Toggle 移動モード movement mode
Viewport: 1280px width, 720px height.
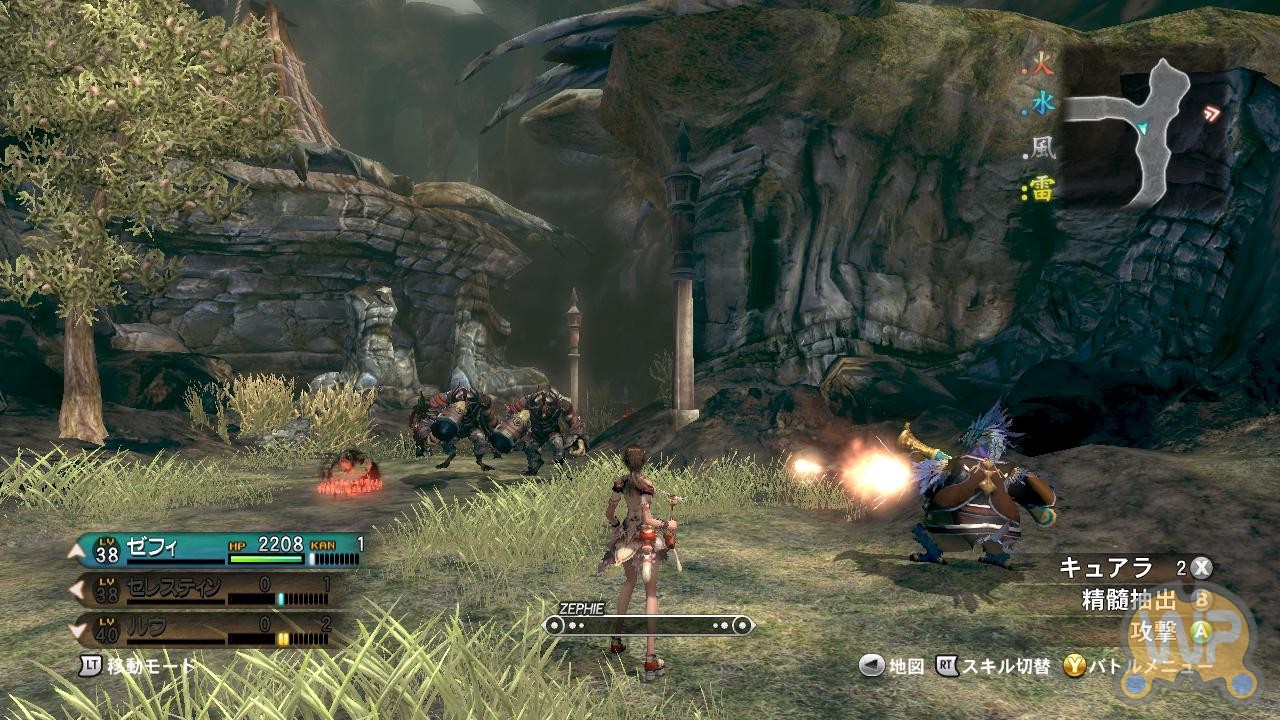(138, 665)
